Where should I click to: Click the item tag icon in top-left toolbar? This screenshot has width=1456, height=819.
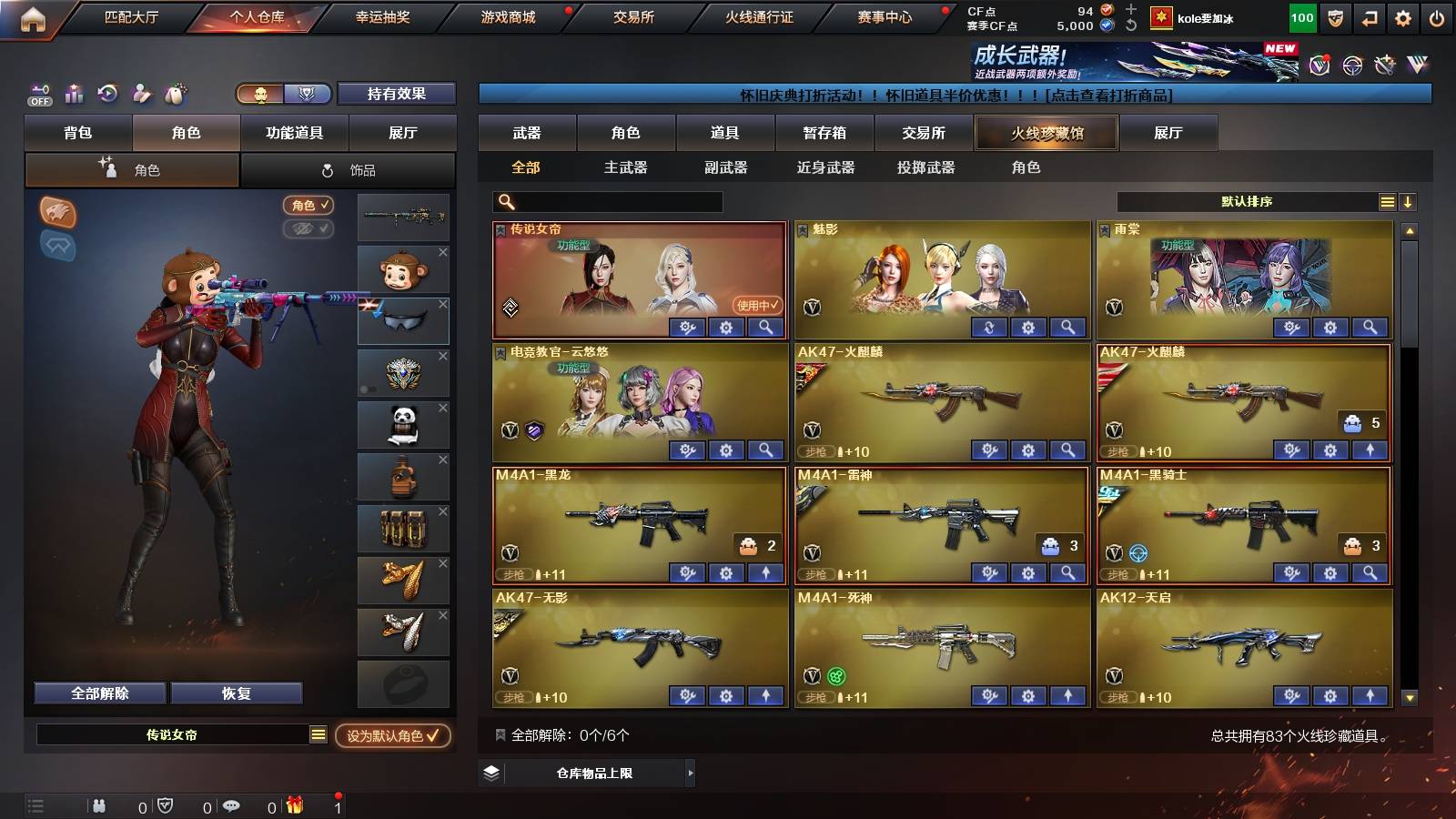click(x=174, y=92)
